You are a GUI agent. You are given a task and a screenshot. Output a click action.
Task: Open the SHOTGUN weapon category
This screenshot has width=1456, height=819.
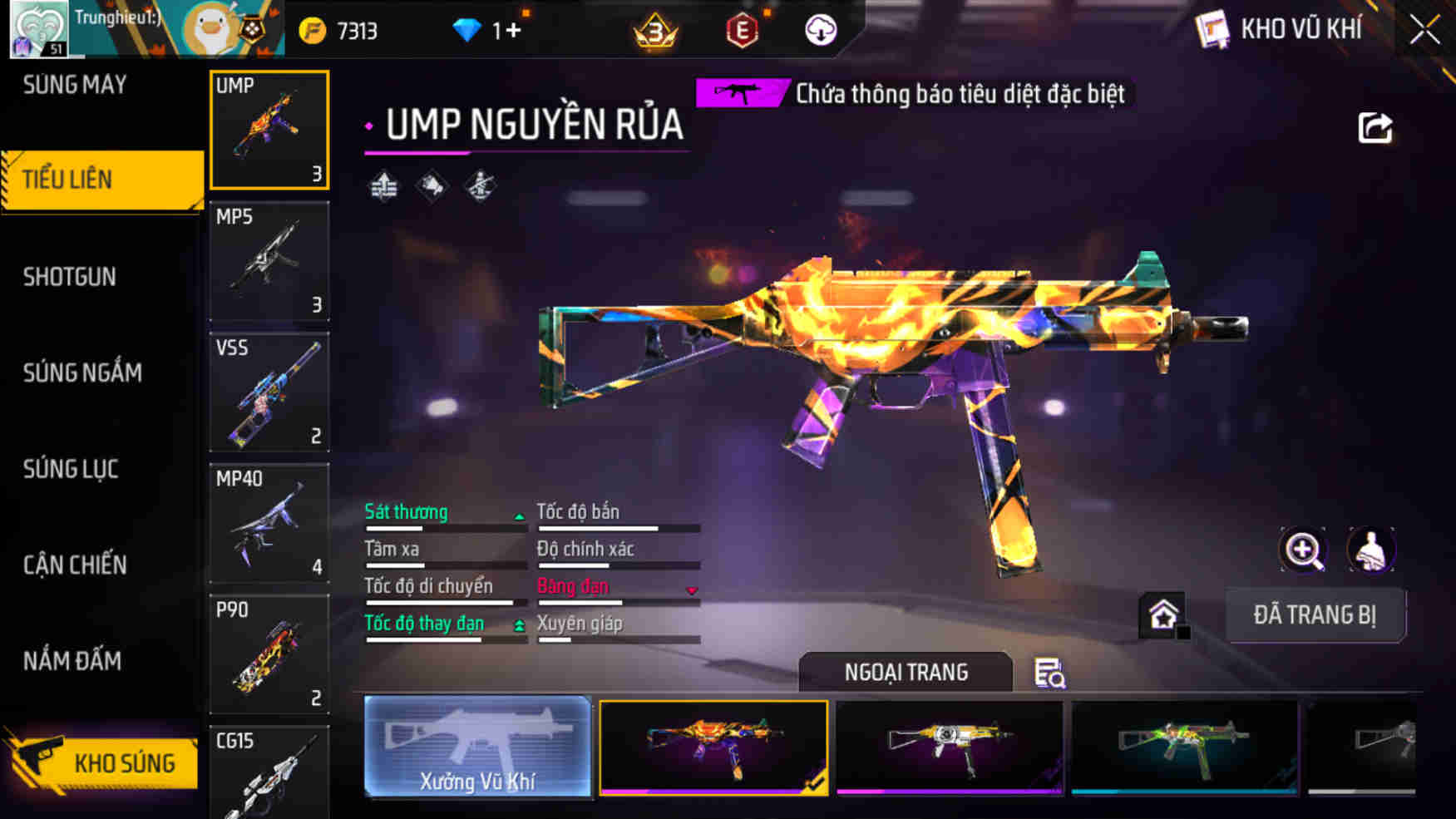tap(70, 277)
